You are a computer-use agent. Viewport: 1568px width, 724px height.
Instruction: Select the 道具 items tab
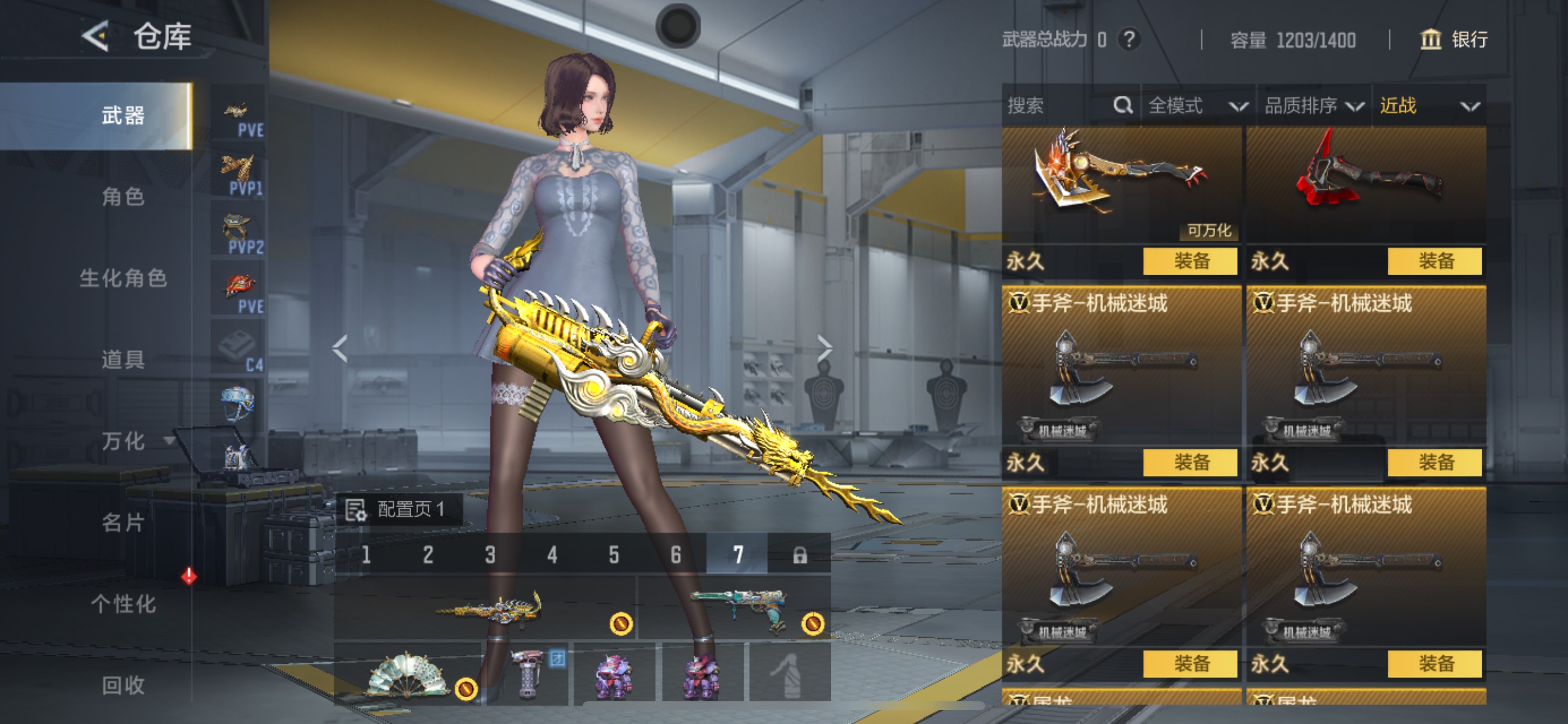pos(123,360)
